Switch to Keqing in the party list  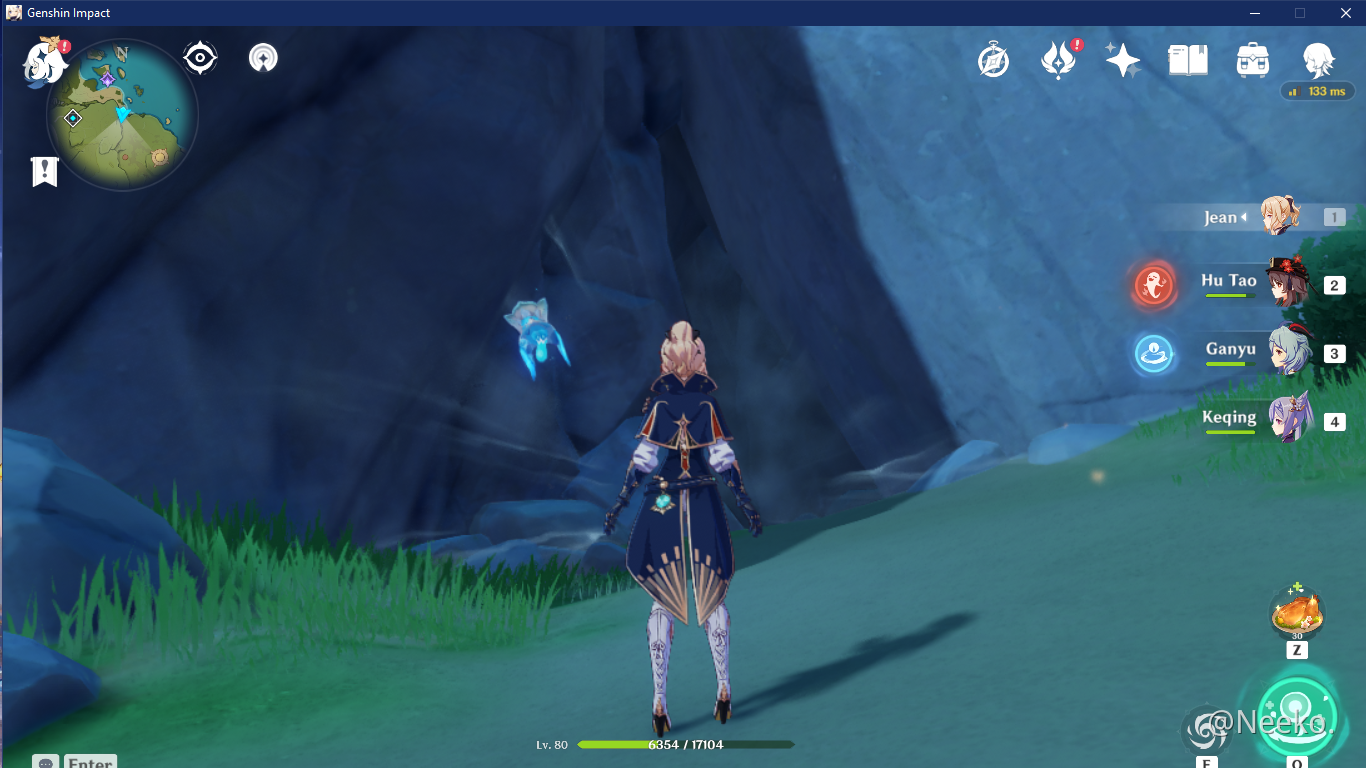1289,421
